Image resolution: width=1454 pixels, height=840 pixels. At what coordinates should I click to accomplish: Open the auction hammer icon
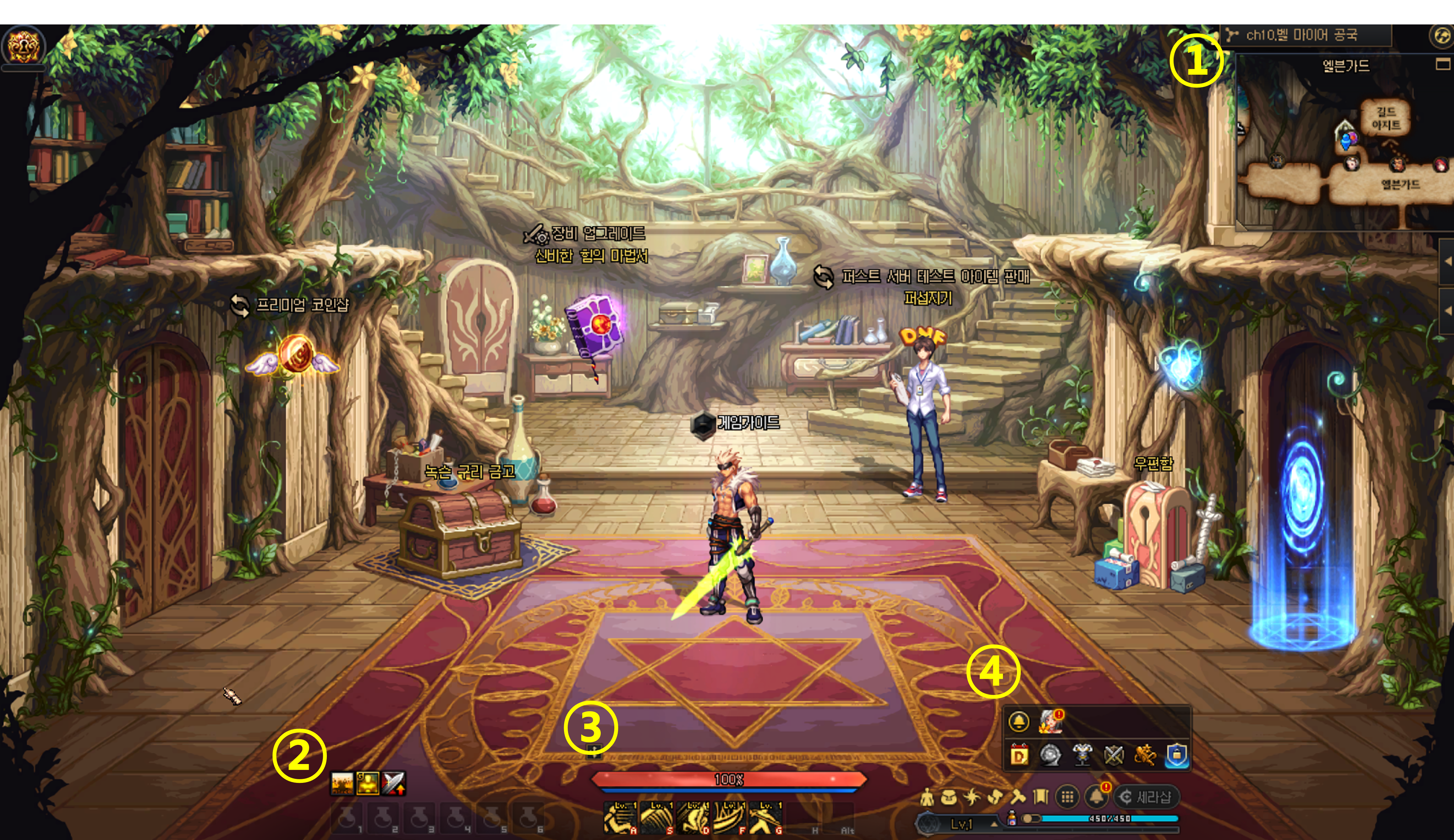pyautogui.click(x=1017, y=797)
